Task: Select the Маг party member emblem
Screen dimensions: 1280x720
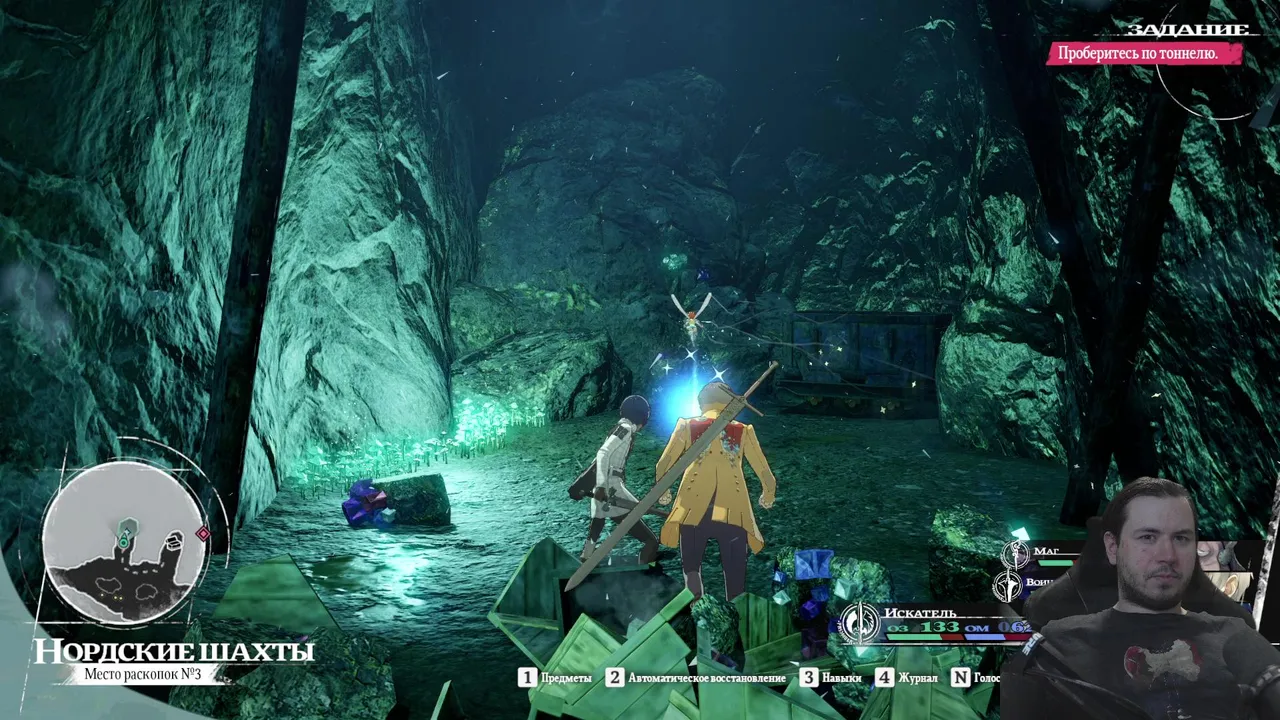Action: click(1016, 553)
